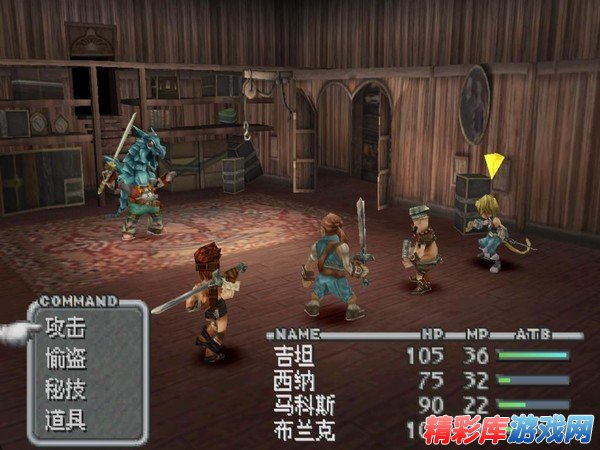
Task: Choose the 偷盗 (Steal) command
Action: pos(66,357)
